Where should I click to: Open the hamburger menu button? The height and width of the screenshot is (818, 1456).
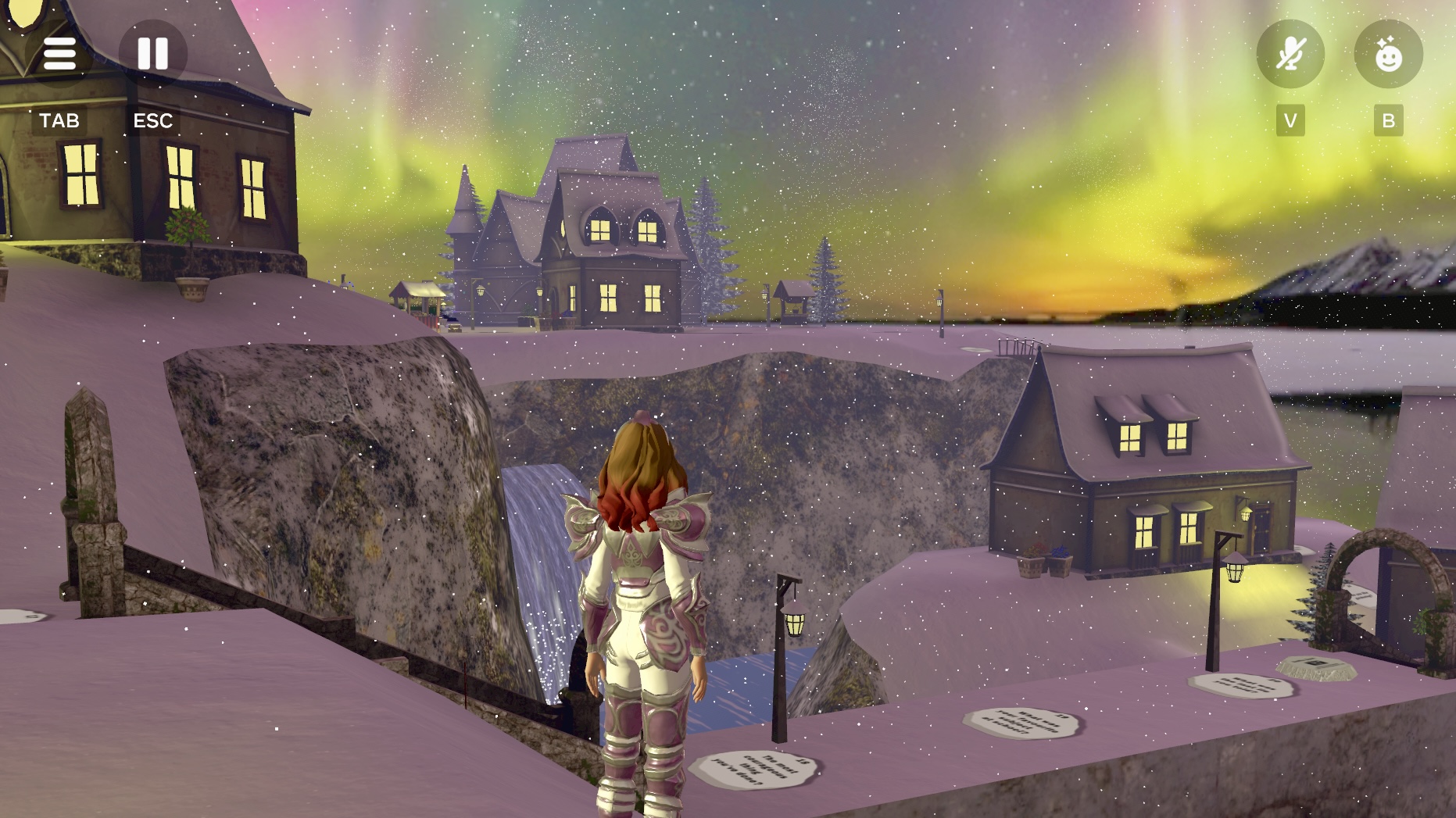(59, 54)
